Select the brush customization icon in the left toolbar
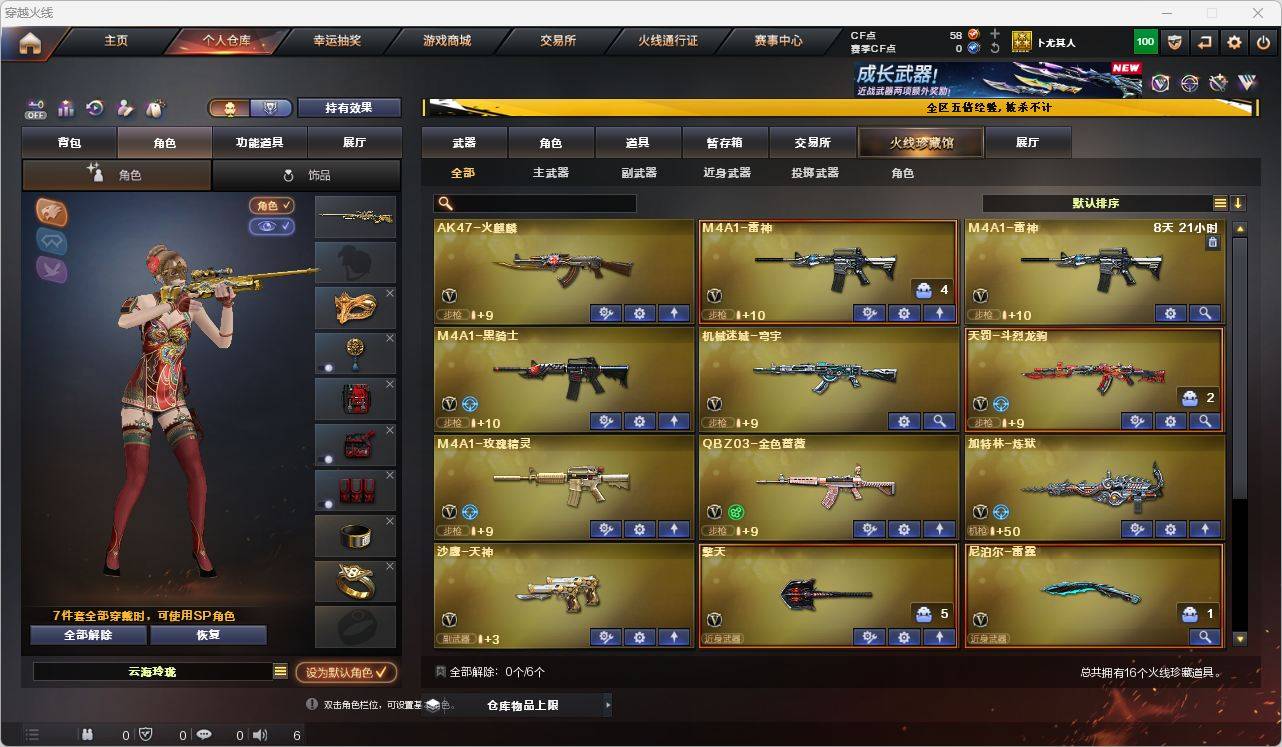The image size is (1282, 747). point(124,108)
